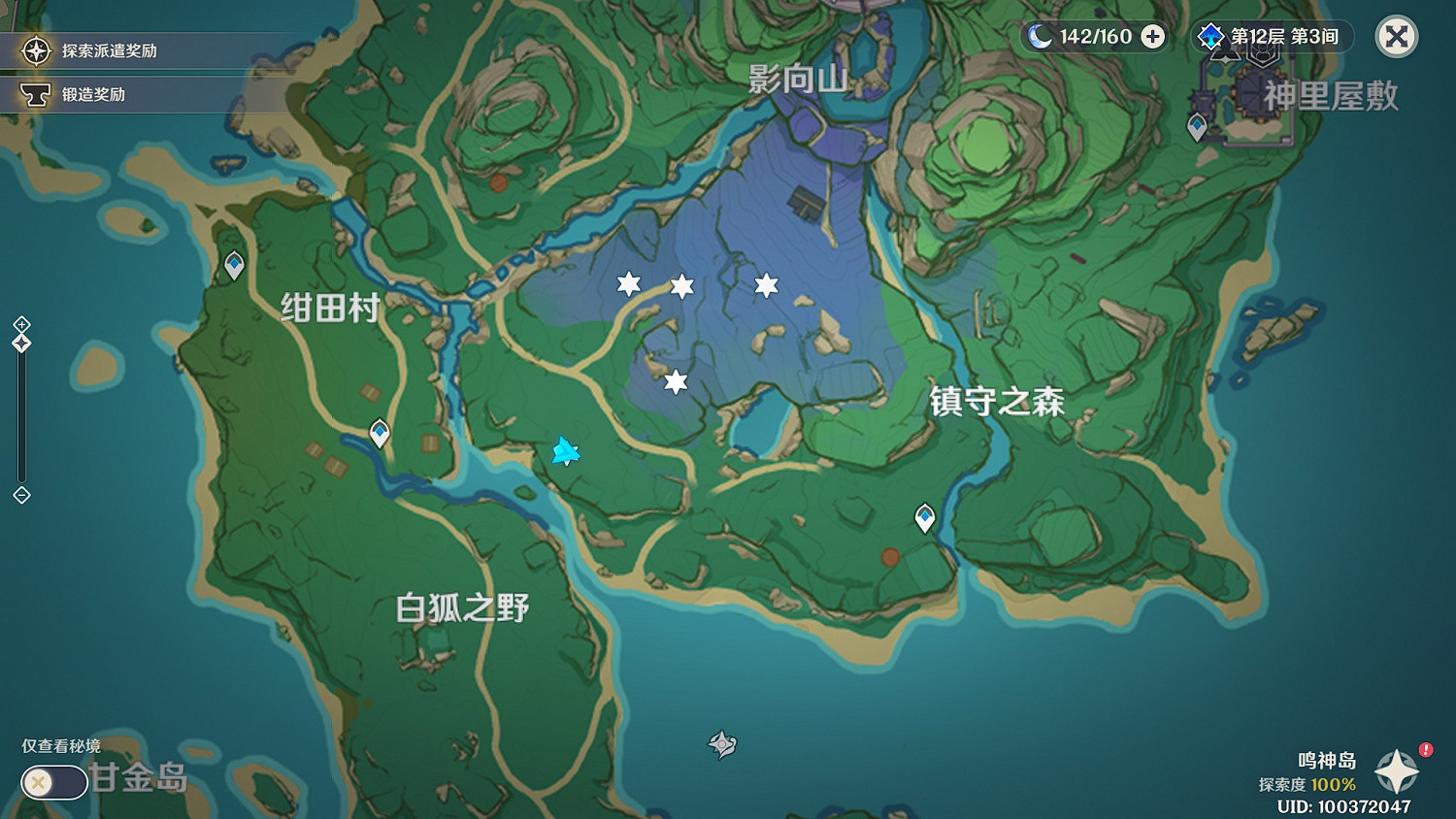
Task: Click the zoom-in control above the map slider
Action: [x=21, y=322]
